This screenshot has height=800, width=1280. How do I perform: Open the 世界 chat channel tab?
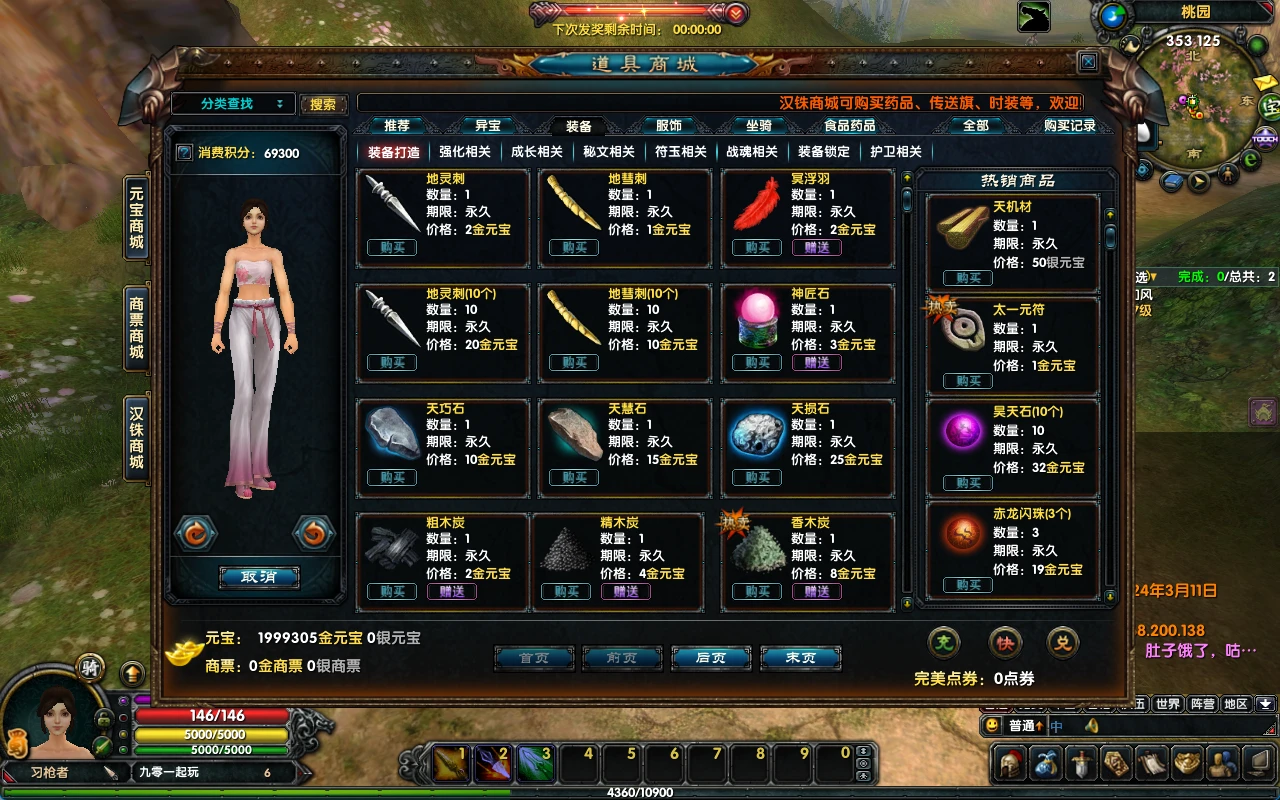click(1167, 704)
